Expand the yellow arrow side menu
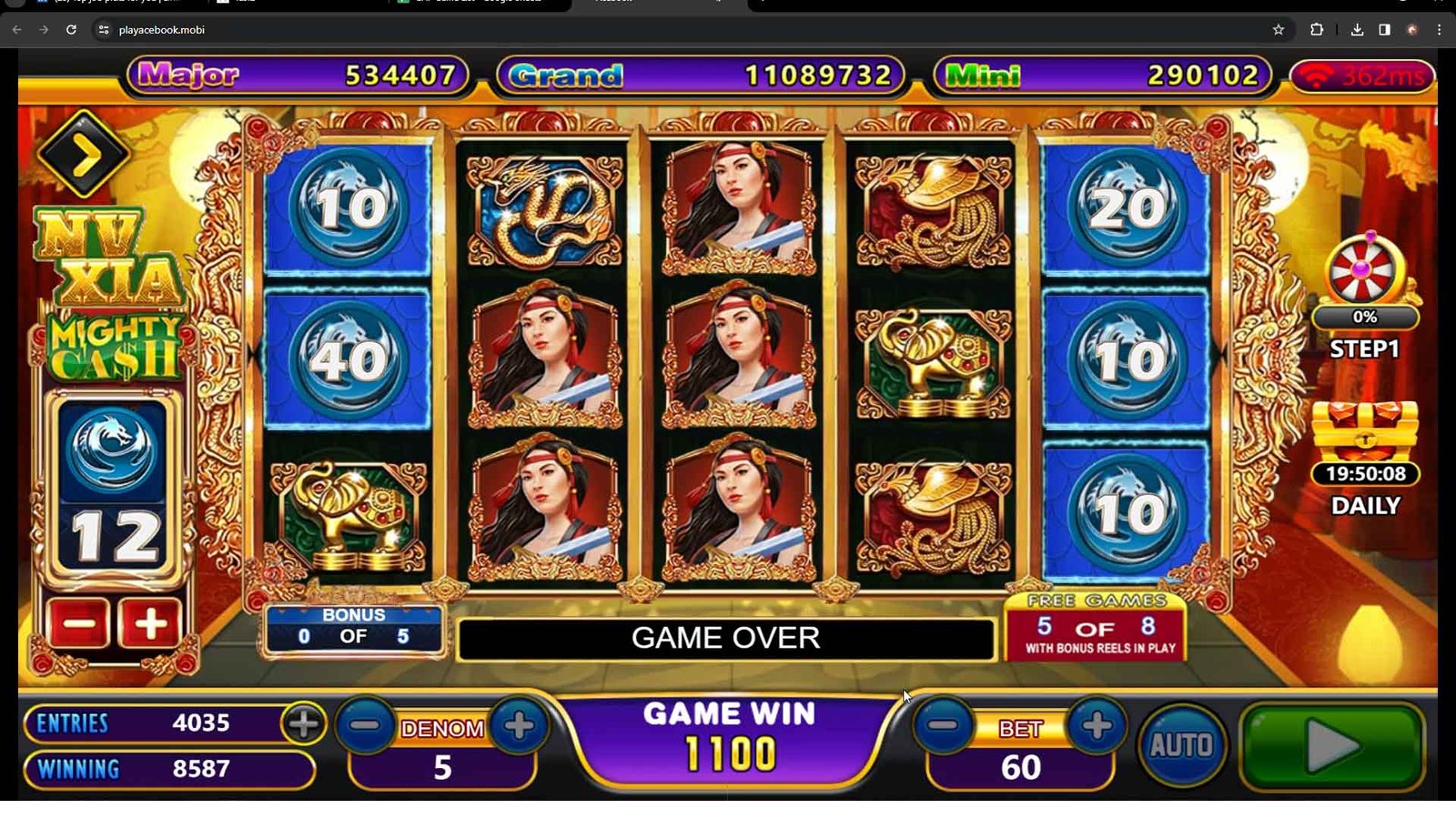 pyautogui.click(x=84, y=156)
